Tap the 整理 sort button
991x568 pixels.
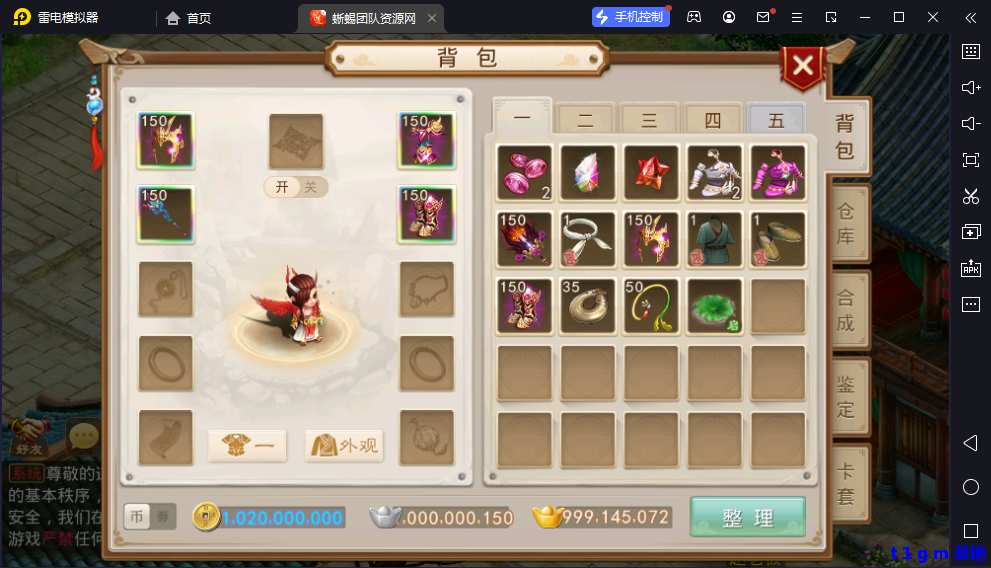tap(747, 517)
